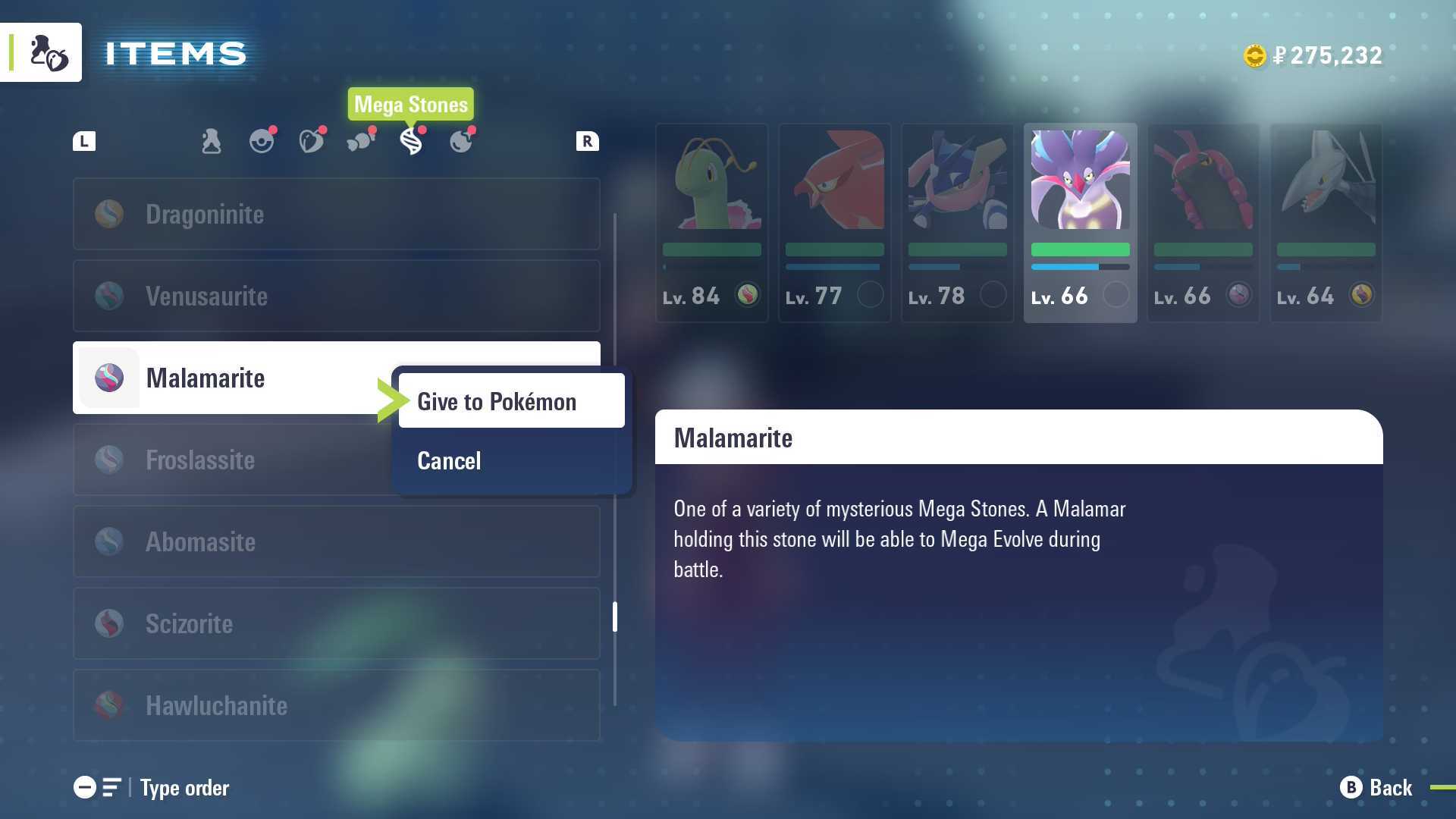Switch to the last bag category tab
Image resolution: width=1456 pixels, height=819 pixels.
click(x=461, y=141)
